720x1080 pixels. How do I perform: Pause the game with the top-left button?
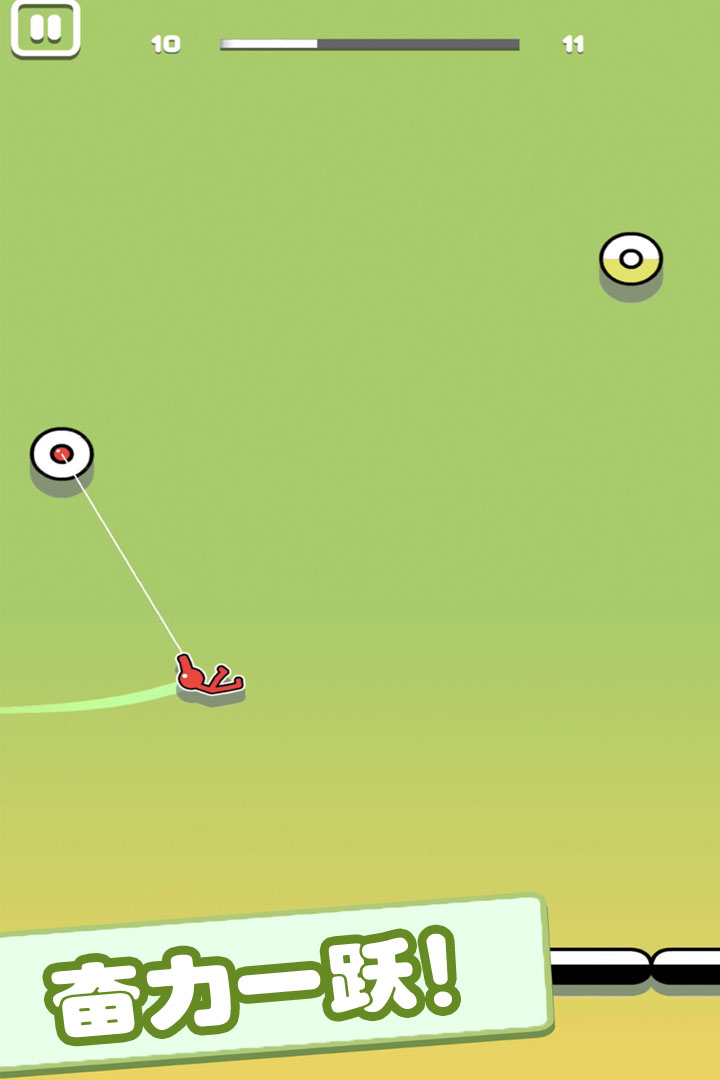click(45, 29)
